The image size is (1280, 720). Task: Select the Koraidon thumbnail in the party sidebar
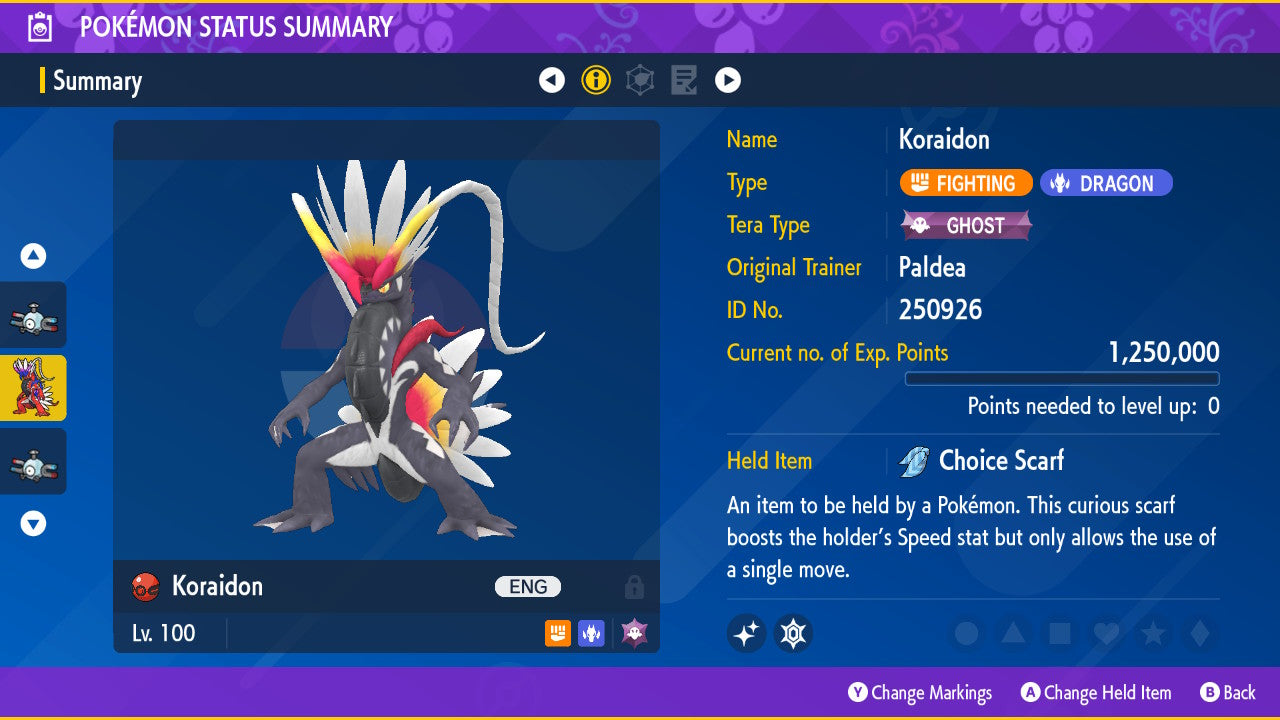point(34,388)
